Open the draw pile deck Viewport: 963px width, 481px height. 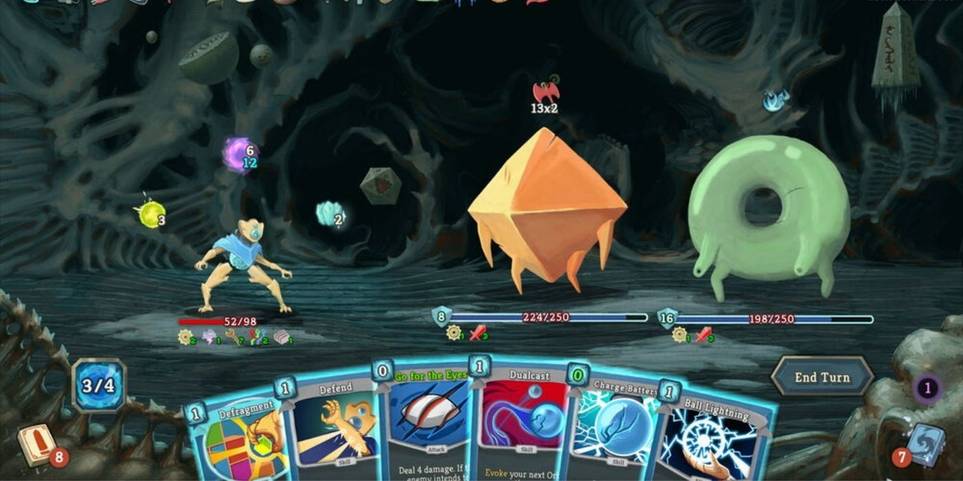pos(38,444)
